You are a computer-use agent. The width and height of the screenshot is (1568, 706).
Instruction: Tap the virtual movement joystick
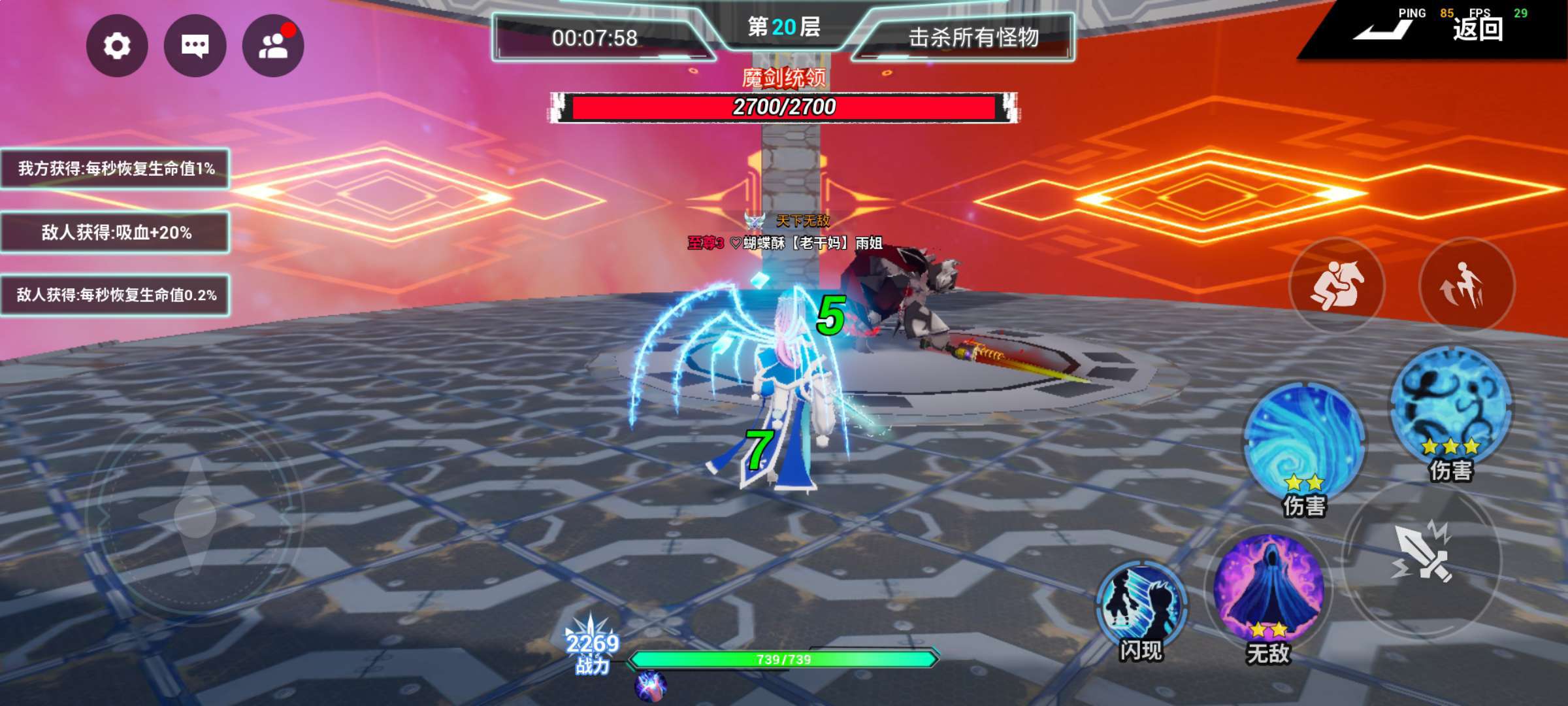pos(195,516)
